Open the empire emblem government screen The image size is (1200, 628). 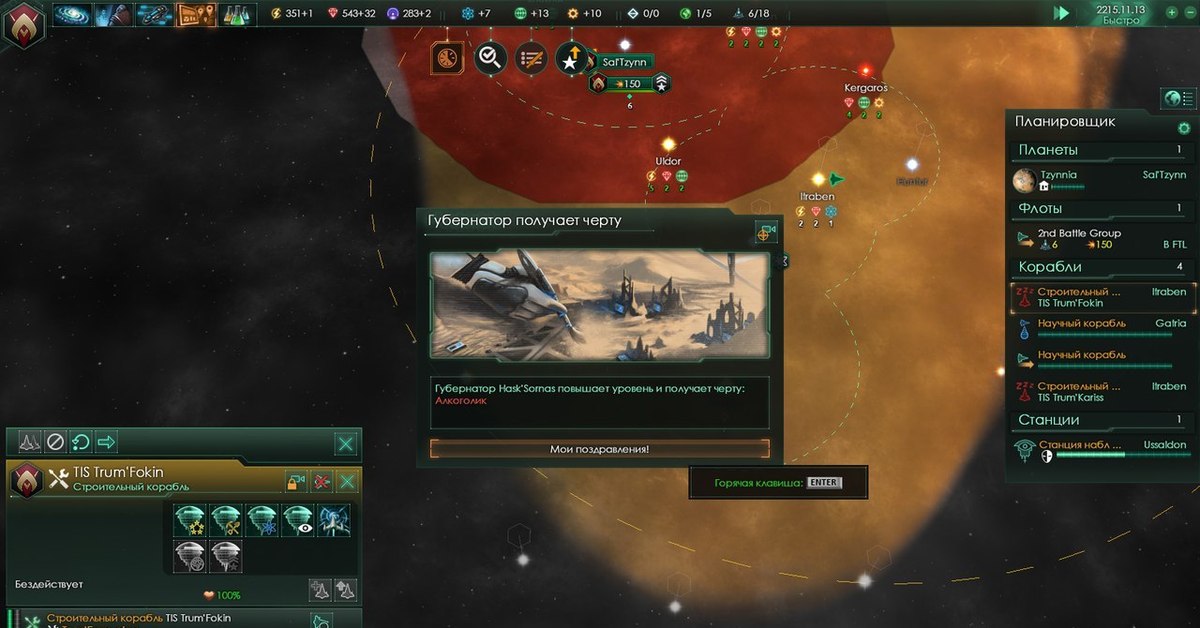(23, 23)
